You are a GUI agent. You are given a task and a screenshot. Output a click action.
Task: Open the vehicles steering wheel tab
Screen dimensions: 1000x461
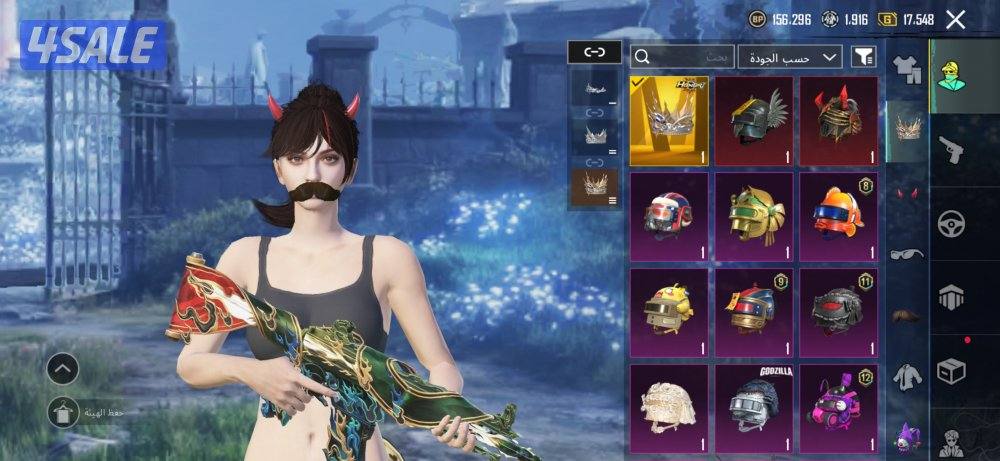(x=951, y=223)
